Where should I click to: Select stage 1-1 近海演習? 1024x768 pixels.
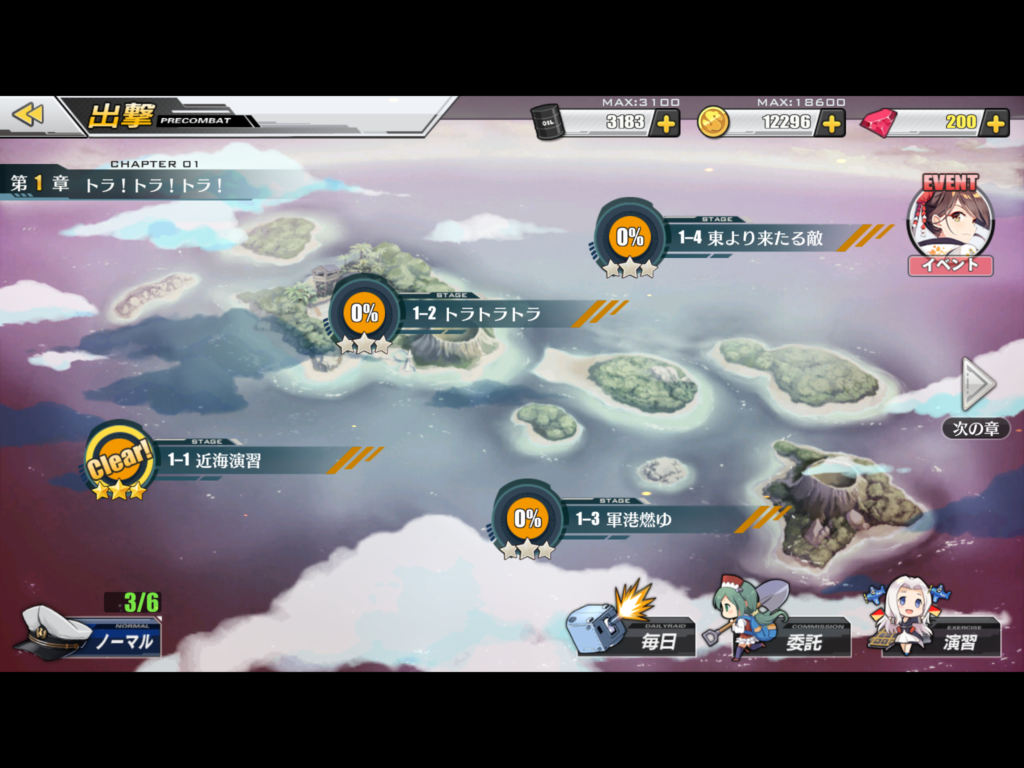pyautogui.click(x=230, y=461)
